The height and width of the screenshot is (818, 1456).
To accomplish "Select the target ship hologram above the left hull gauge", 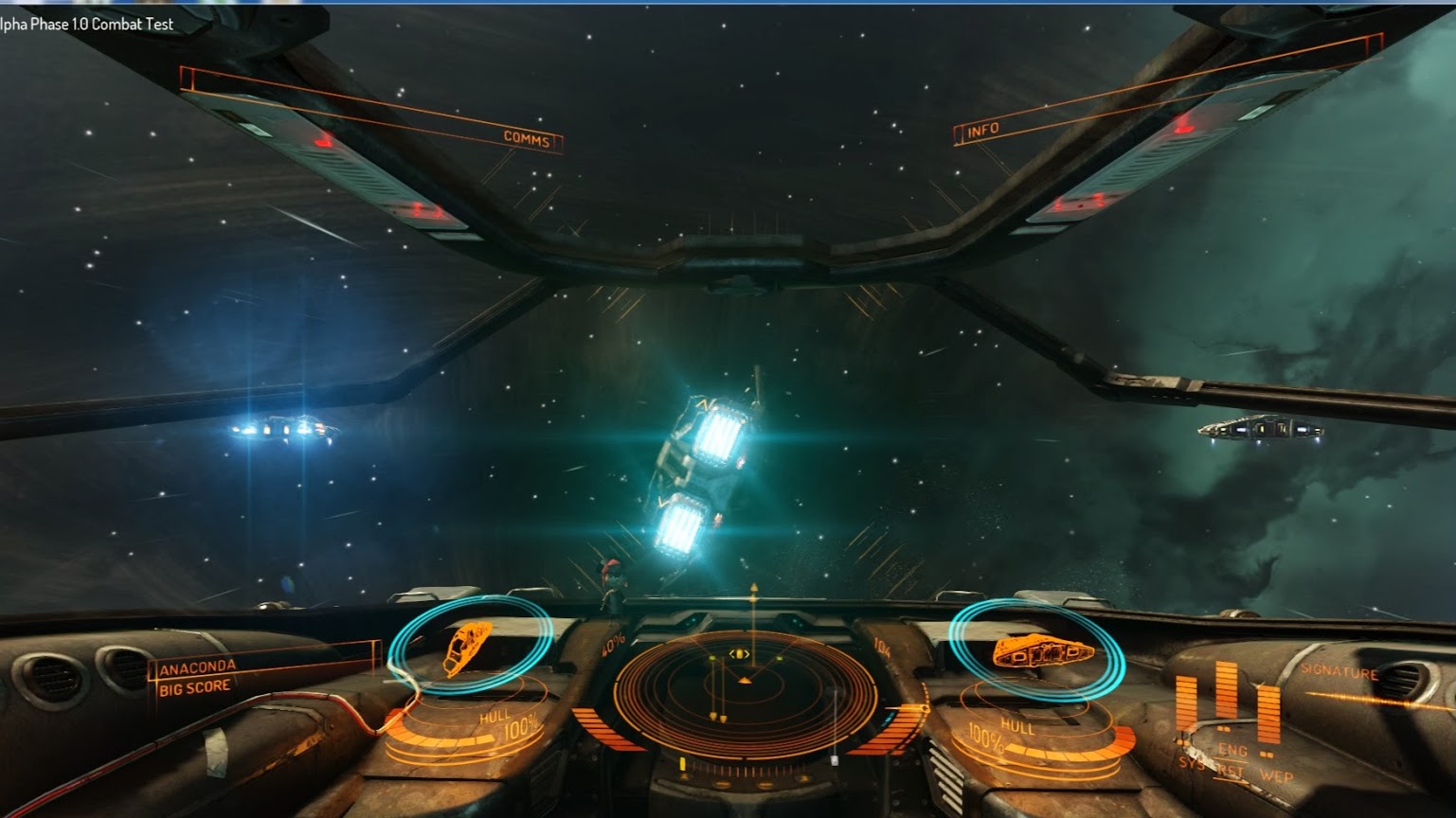I will (468, 647).
